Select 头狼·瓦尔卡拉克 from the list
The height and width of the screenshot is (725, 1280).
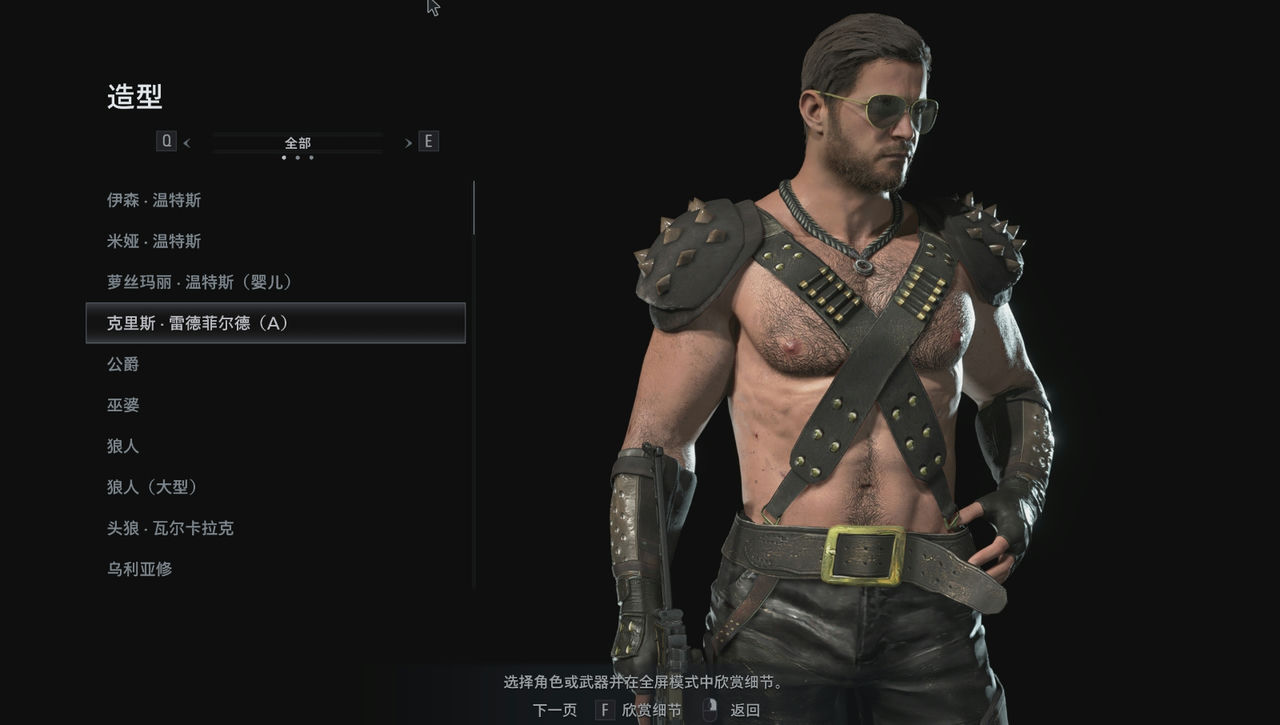pos(170,528)
